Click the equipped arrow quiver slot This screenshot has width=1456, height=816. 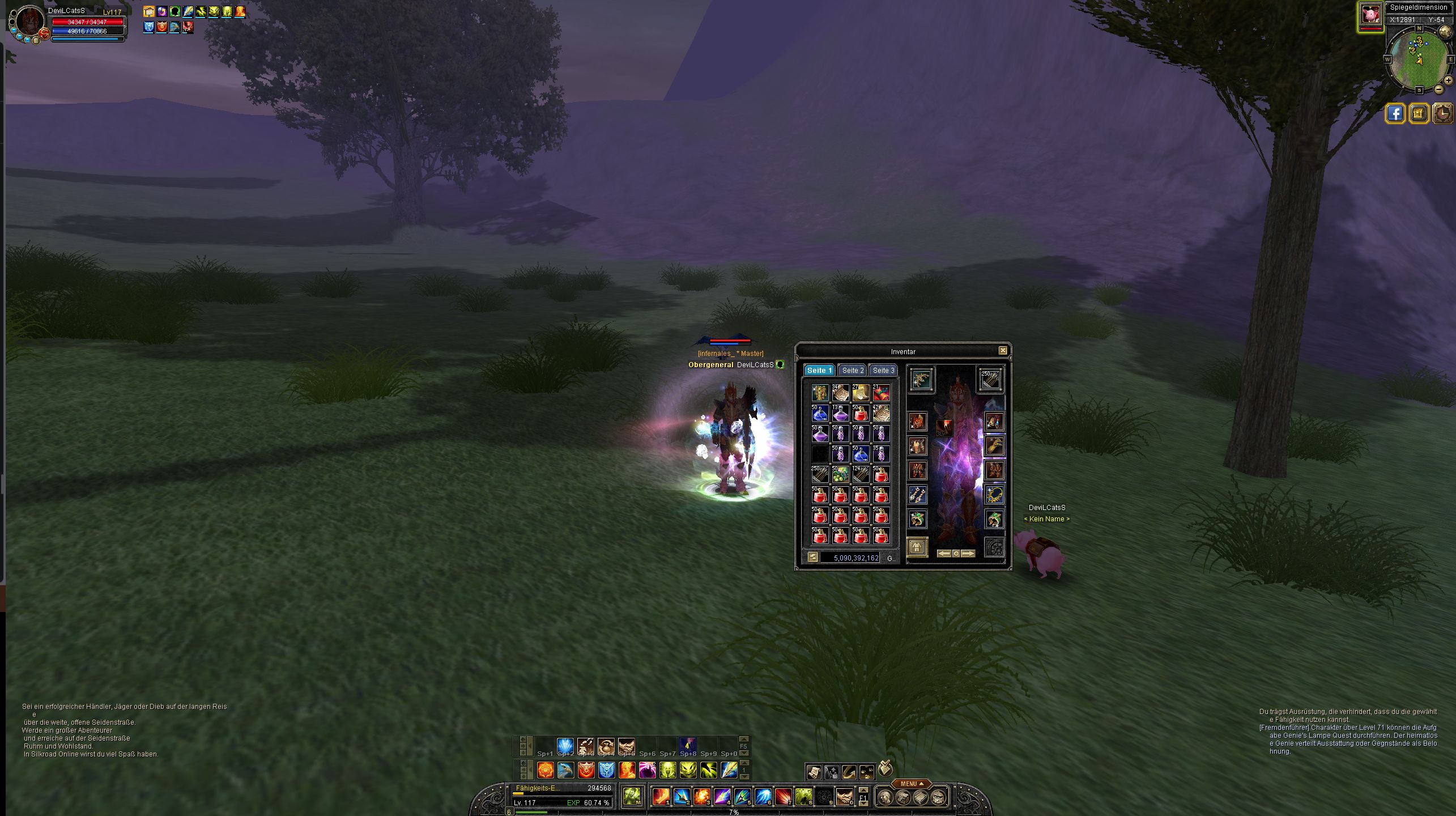pyautogui.click(x=990, y=379)
